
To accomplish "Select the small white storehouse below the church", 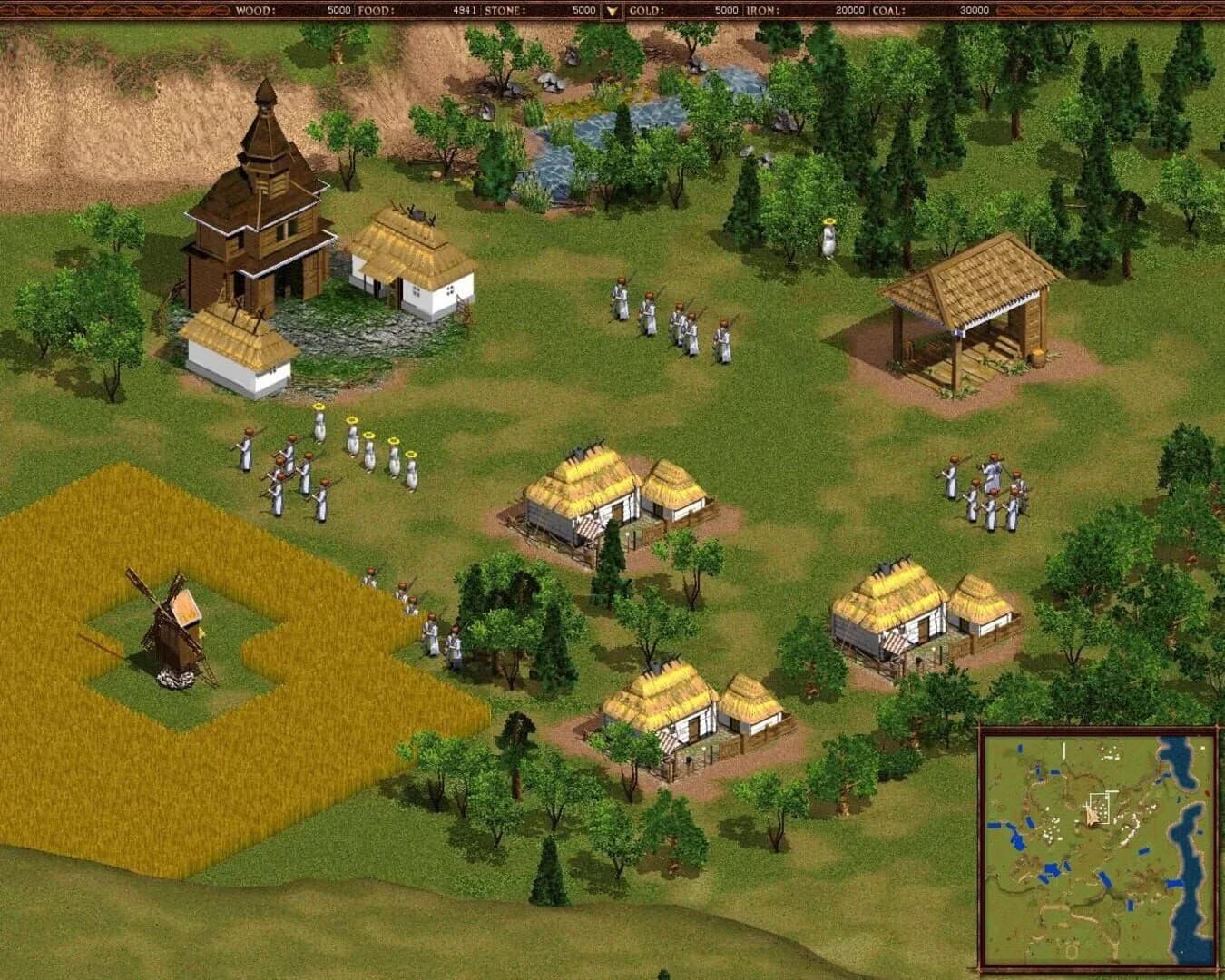I will 240,349.
